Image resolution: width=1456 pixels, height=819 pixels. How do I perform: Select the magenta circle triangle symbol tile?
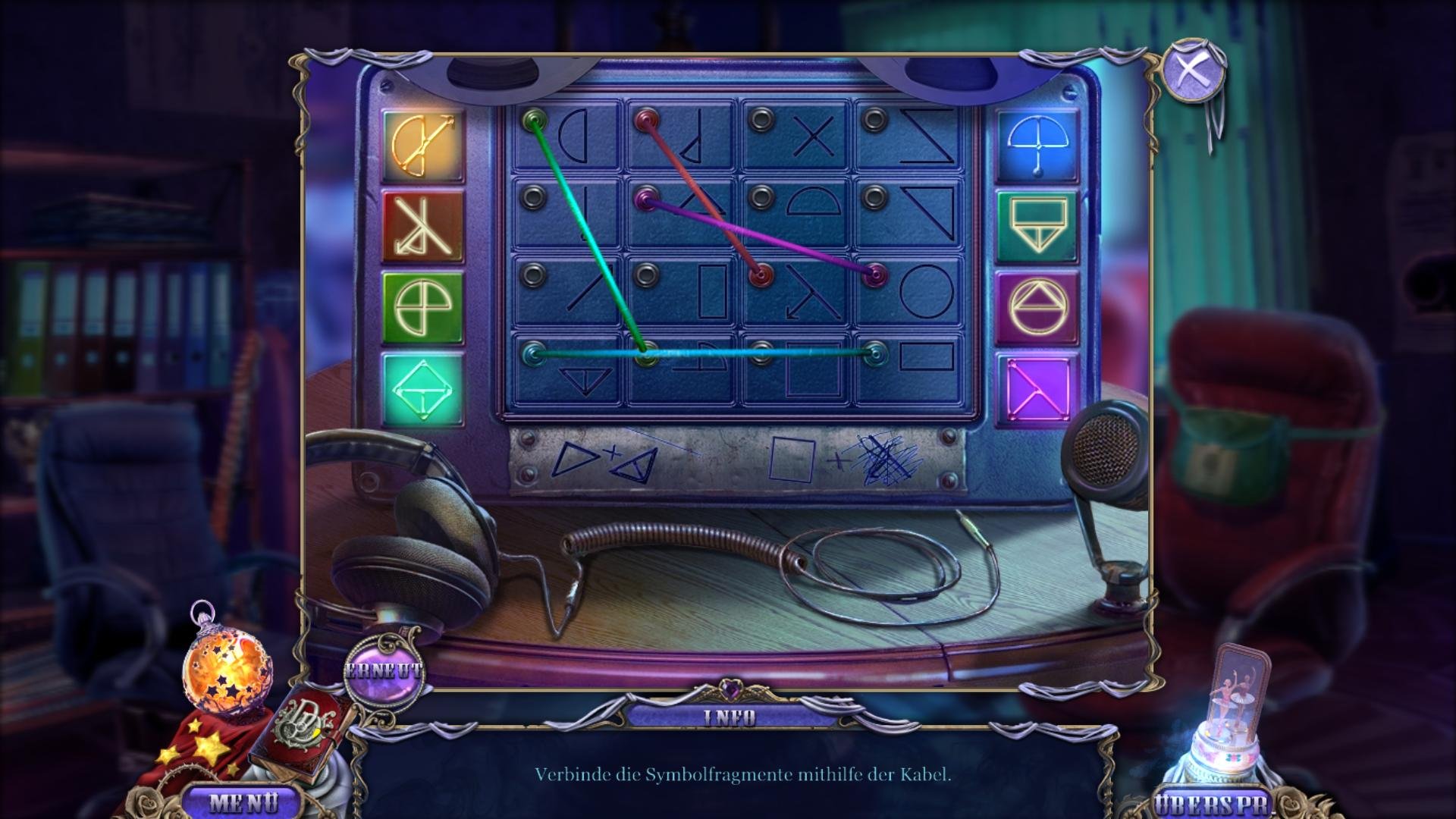(x=1037, y=308)
